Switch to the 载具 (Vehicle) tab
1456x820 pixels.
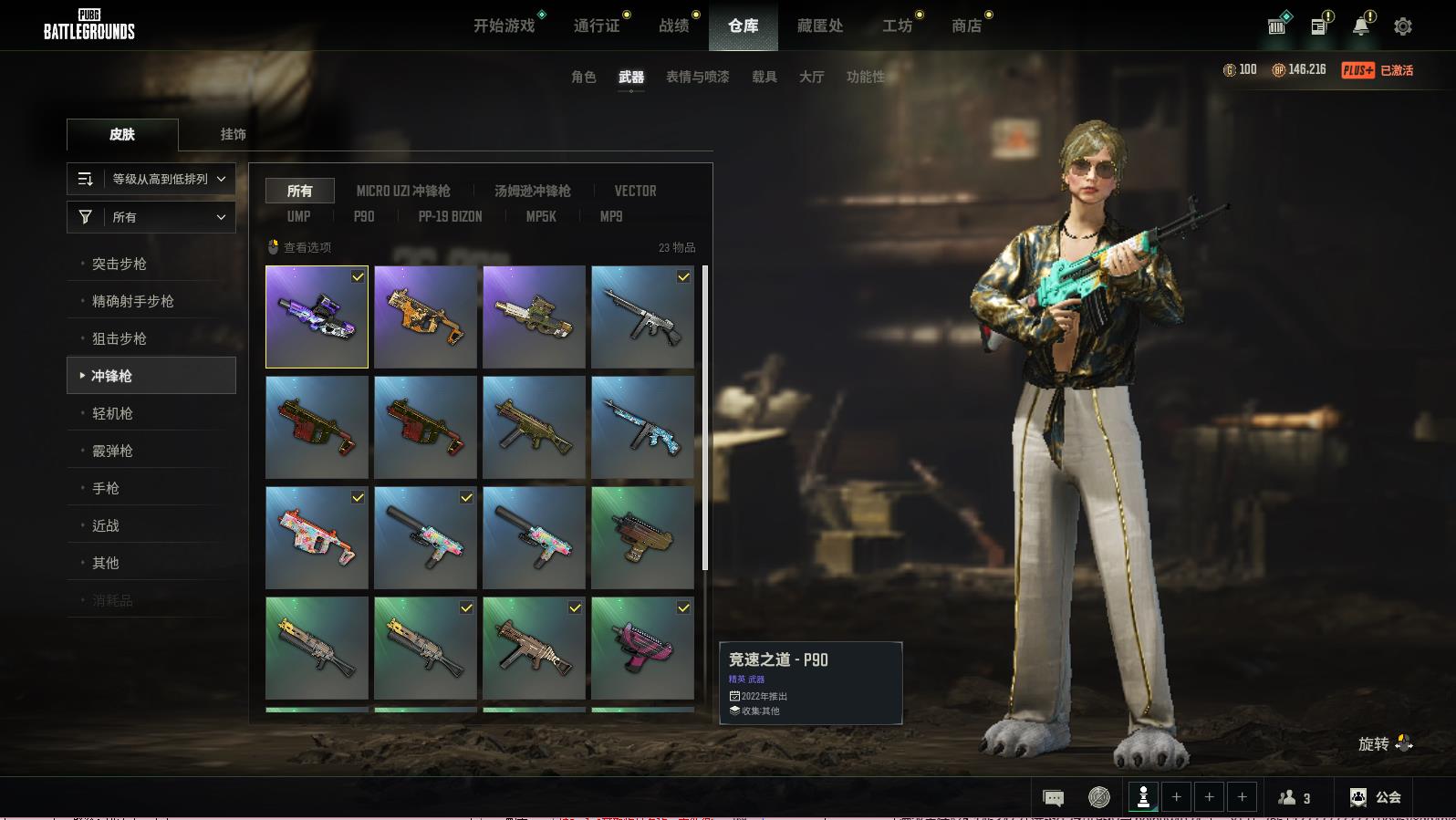[764, 77]
